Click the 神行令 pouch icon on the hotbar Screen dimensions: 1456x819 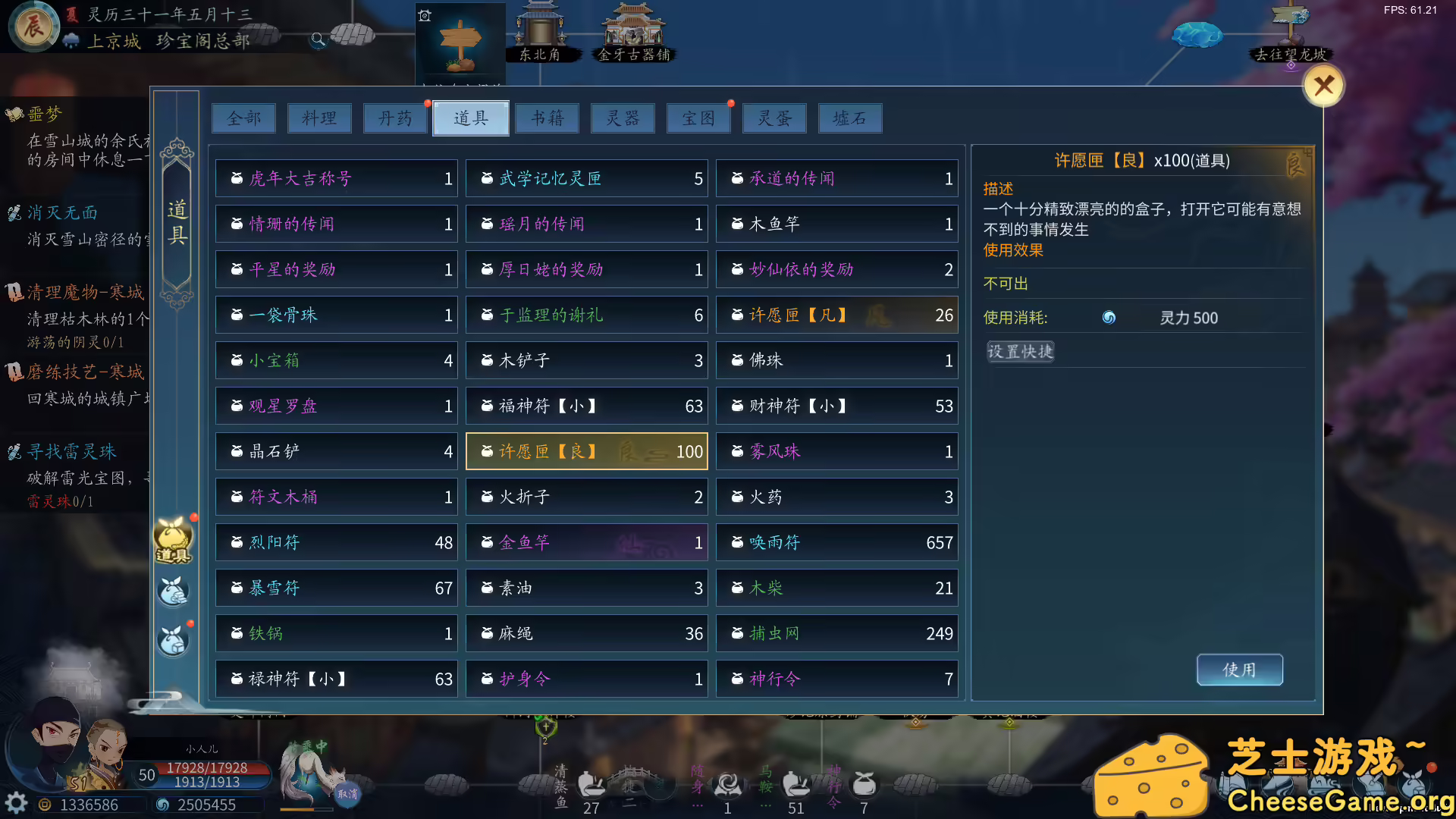point(863,783)
